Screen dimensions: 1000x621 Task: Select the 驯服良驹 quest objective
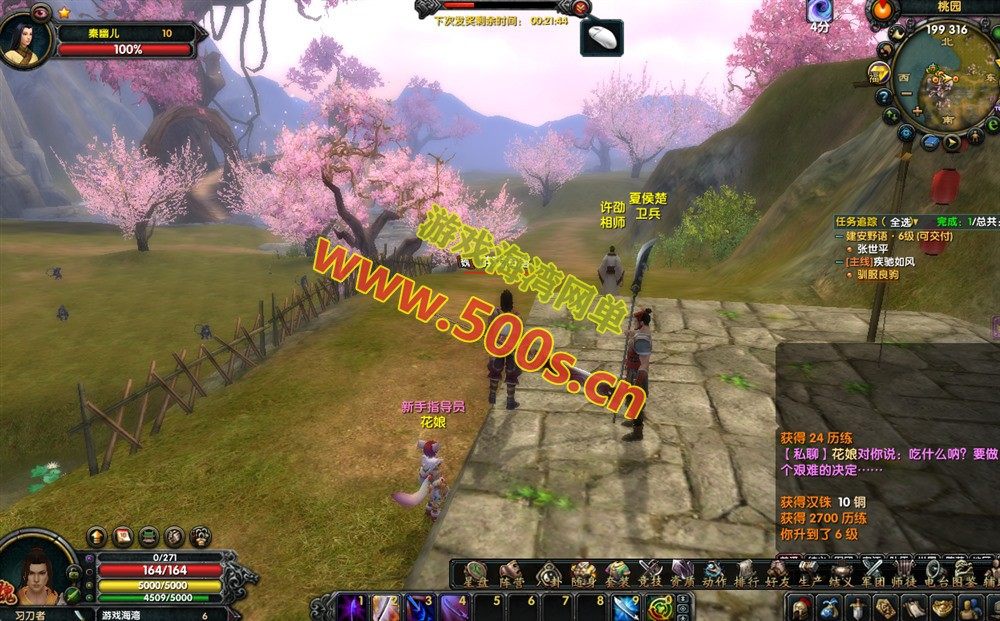tap(877, 275)
